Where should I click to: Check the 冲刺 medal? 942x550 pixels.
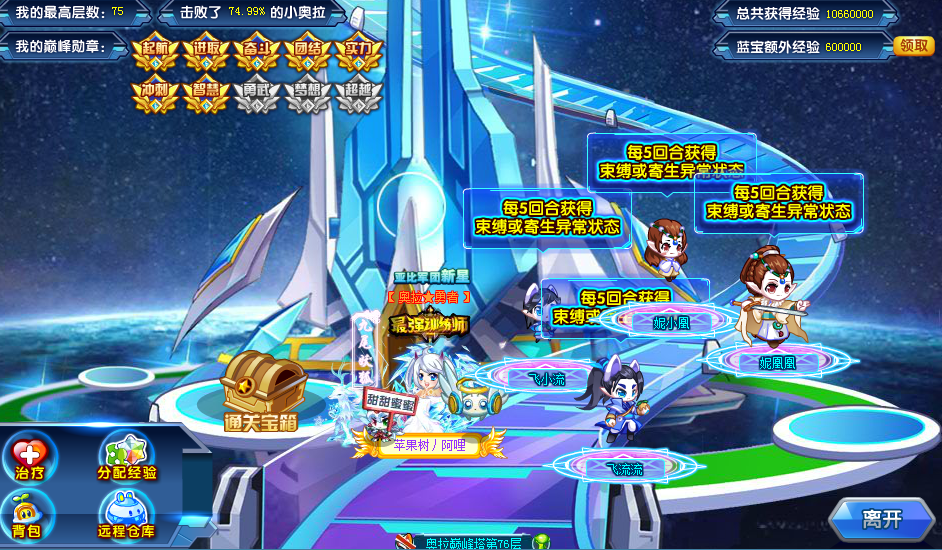tap(156, 93)
